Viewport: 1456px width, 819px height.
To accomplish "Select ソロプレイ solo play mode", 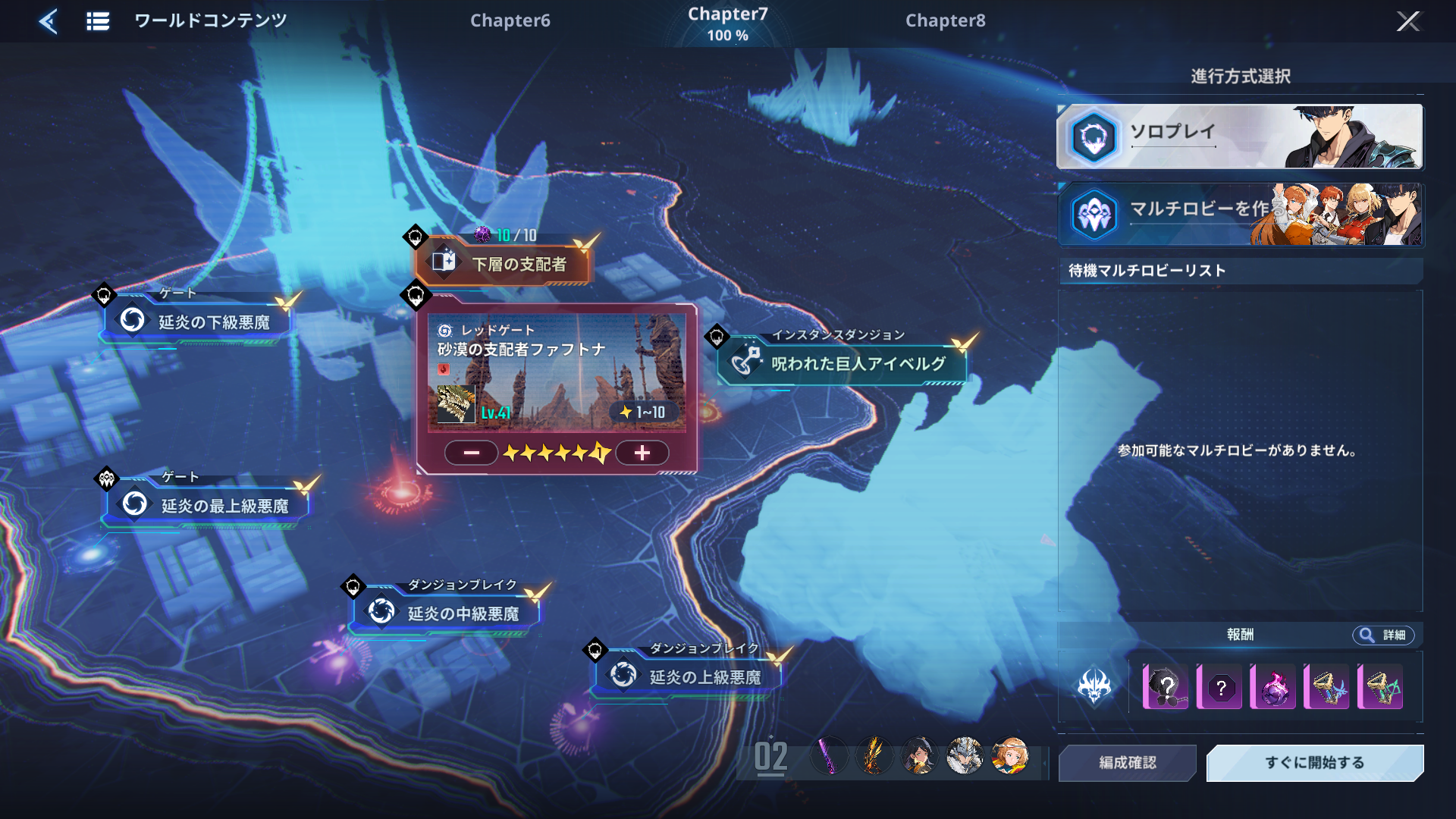I will tap(1240, 136).
